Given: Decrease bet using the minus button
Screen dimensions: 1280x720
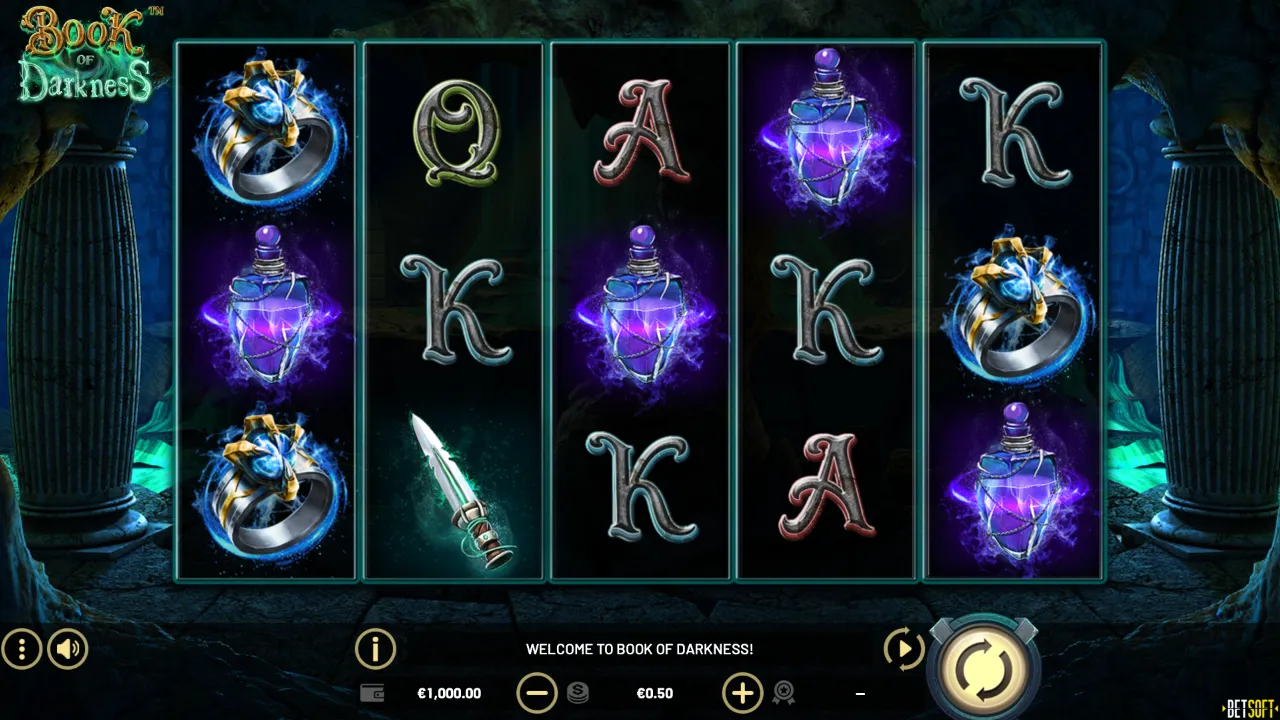Looking at the screenshot, I should pos(539,693).
